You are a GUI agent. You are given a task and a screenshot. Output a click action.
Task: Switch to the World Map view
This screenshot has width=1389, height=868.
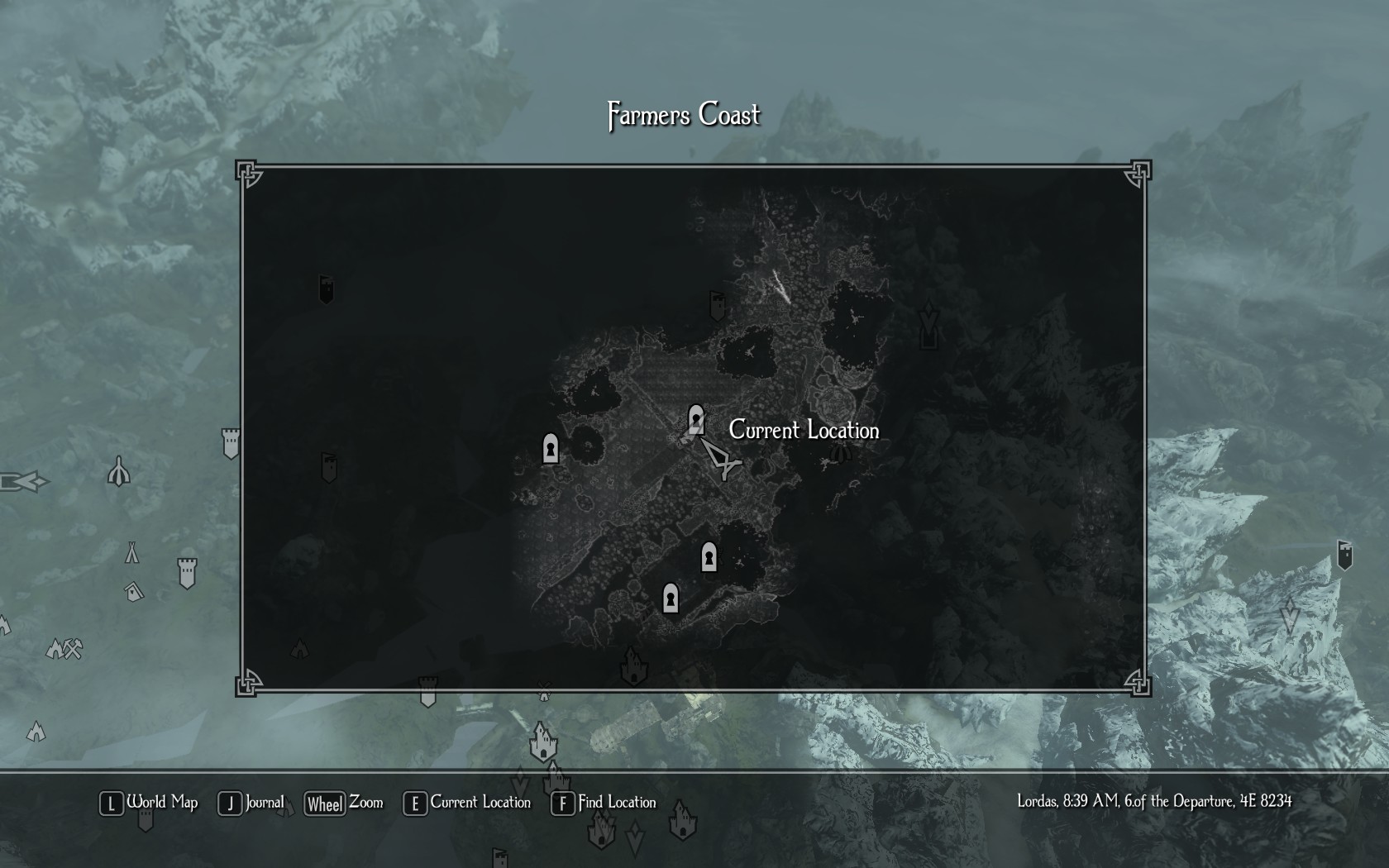pyautogui.click(x=150, y=803)
